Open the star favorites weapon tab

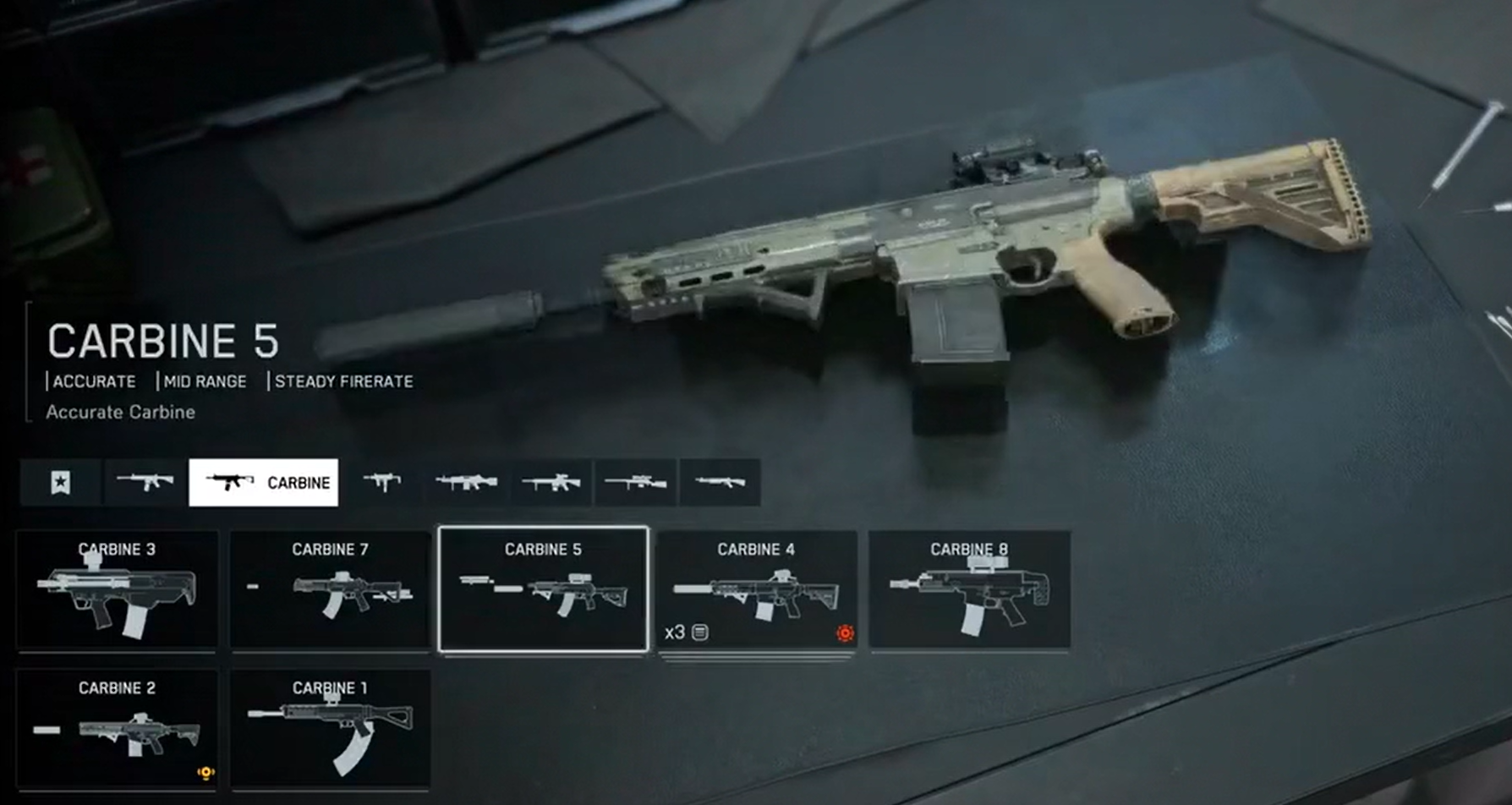point(60,483)
